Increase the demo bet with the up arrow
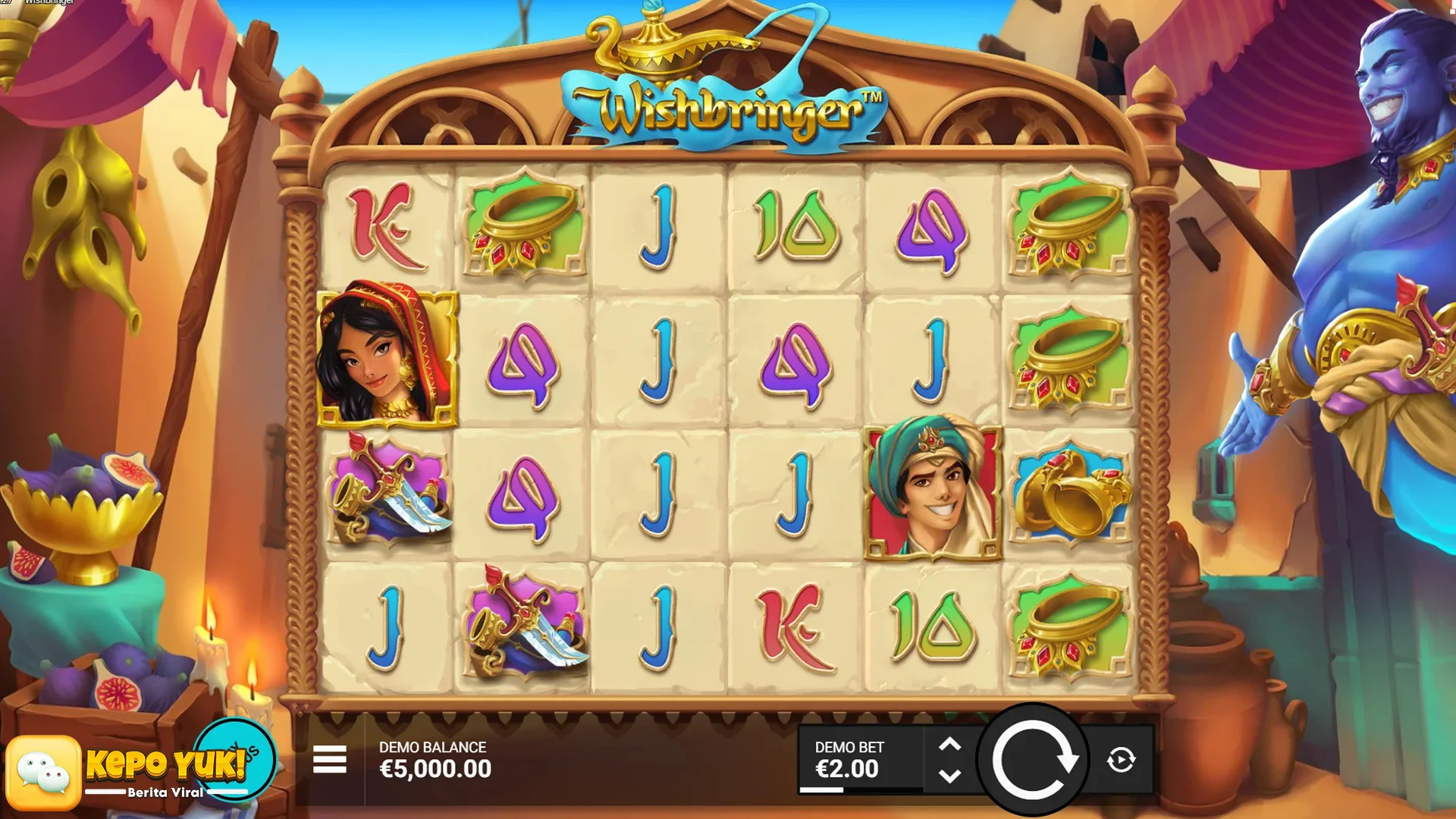The width and height of the screenshot is (1456, 819). tap(949, 745)
